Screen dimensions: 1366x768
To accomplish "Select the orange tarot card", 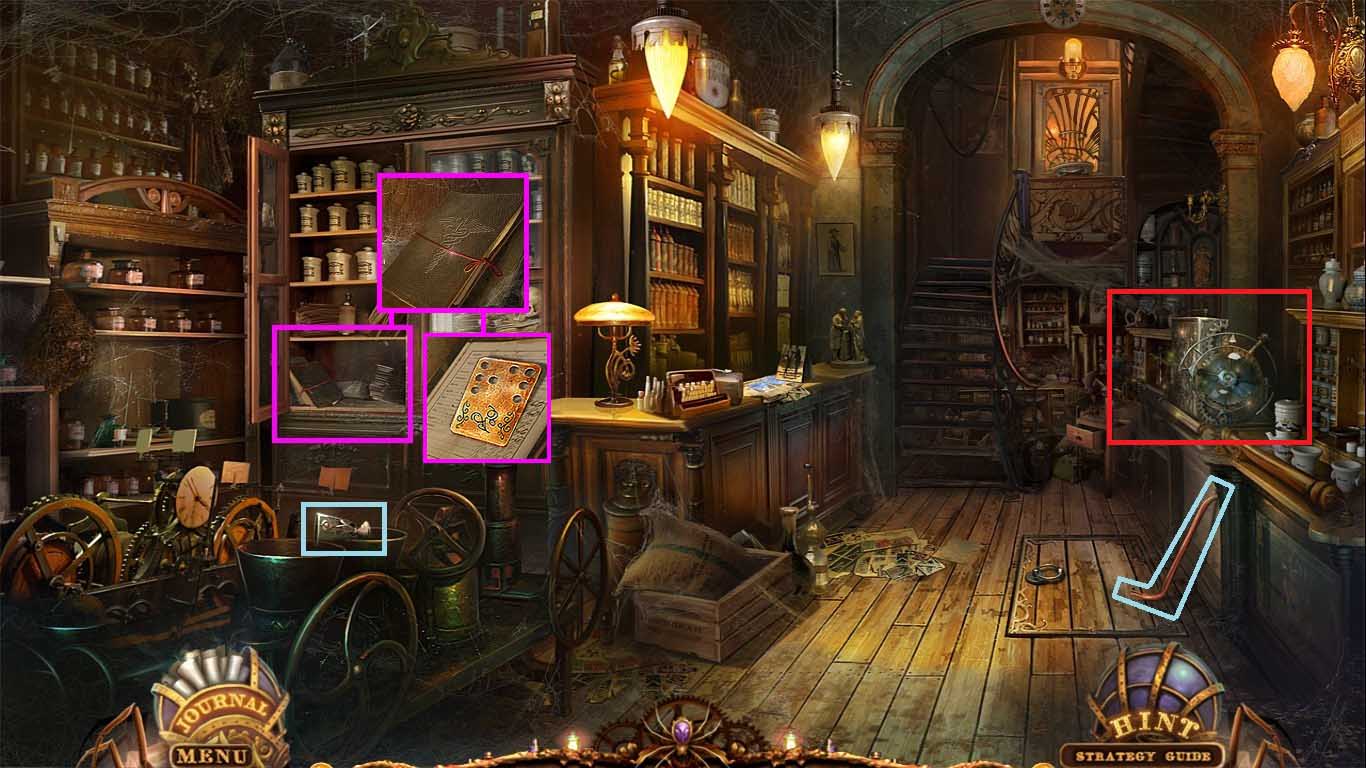I will (487, 398).
